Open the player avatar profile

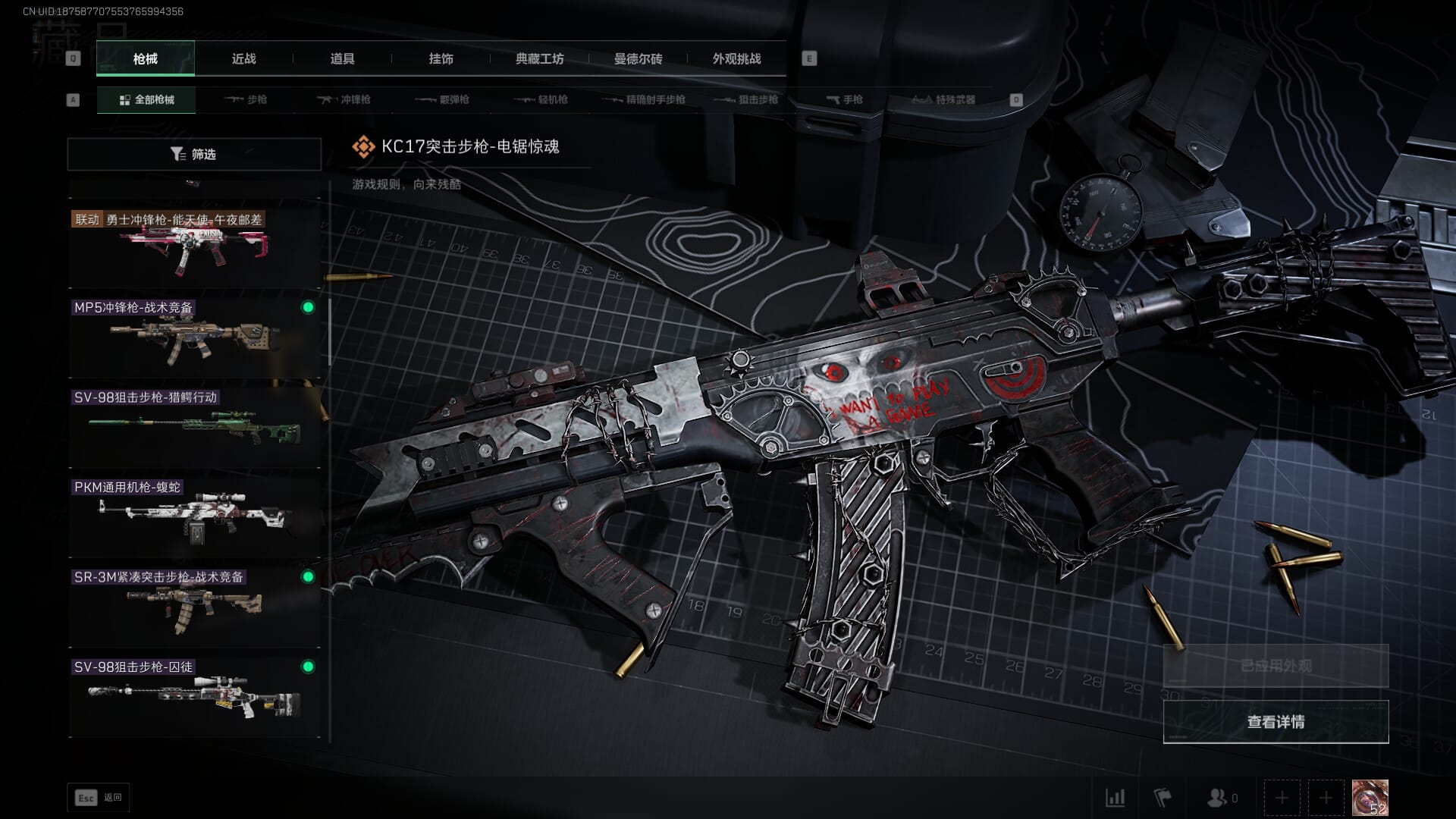[x=1370, y=798]
